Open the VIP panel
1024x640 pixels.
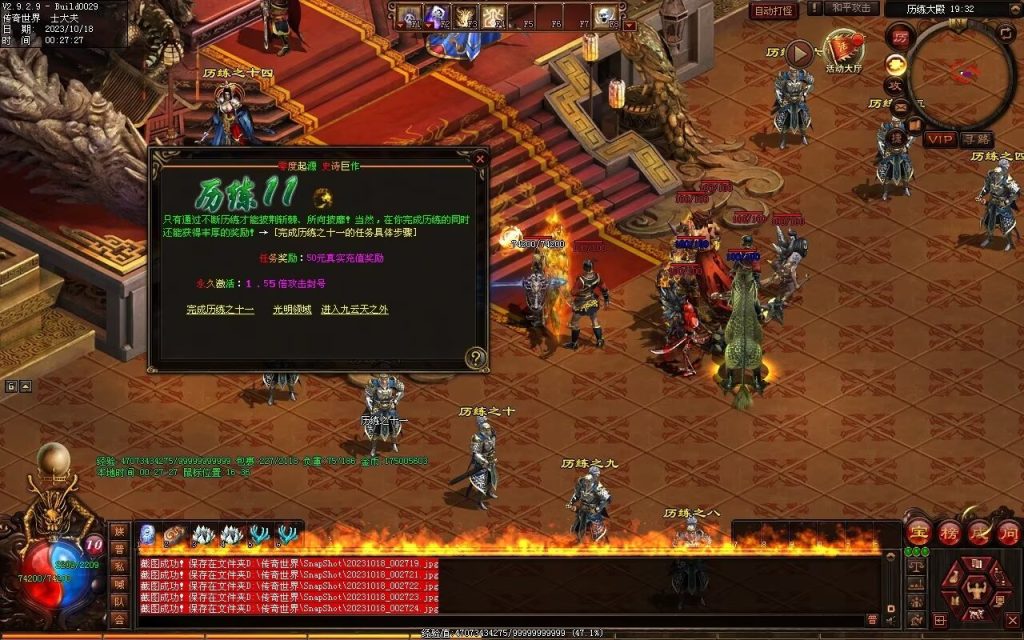pyautogui.click(x=938, y=138)
